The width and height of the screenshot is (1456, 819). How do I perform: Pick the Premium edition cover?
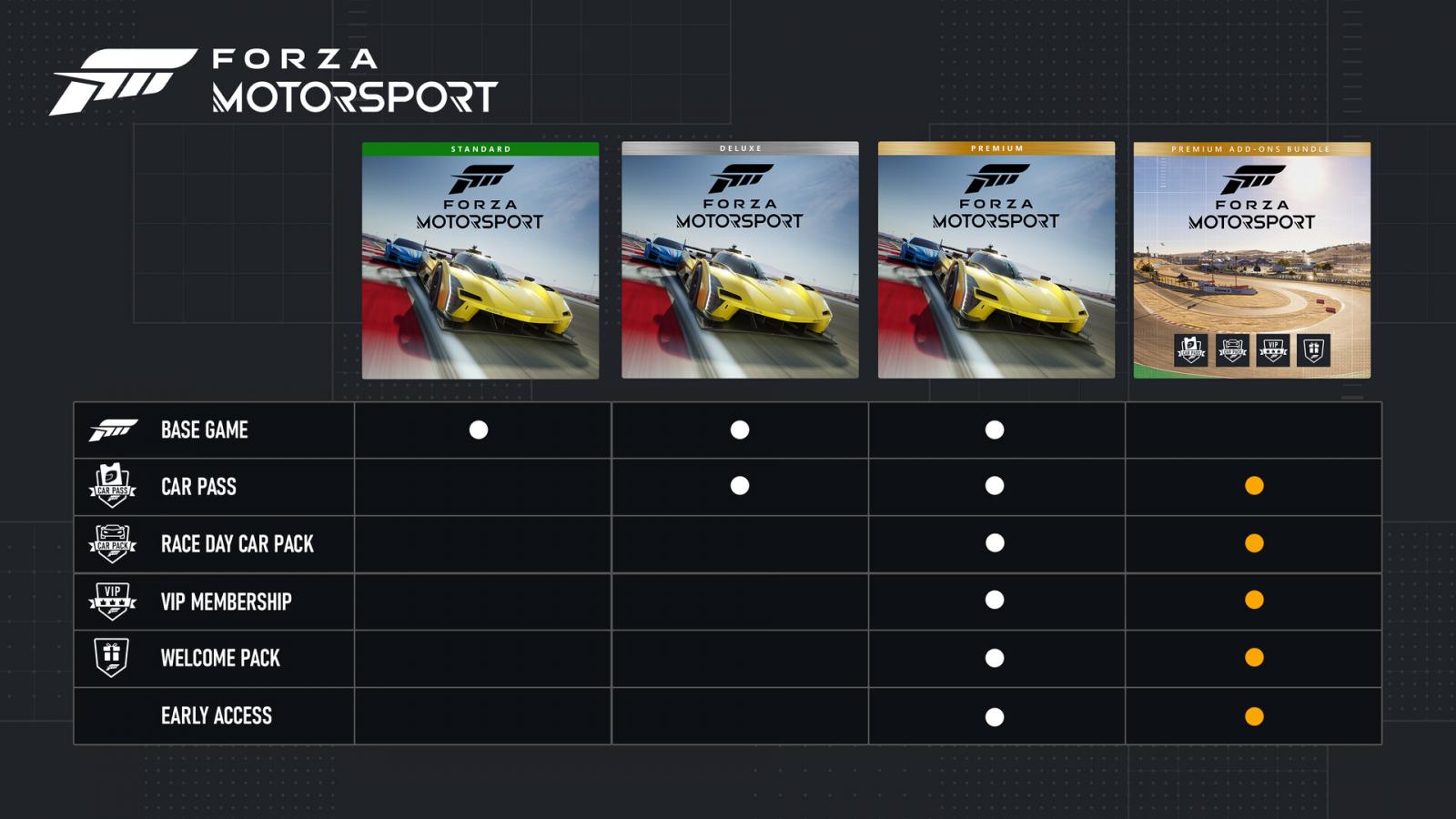[x=996, y=260]
